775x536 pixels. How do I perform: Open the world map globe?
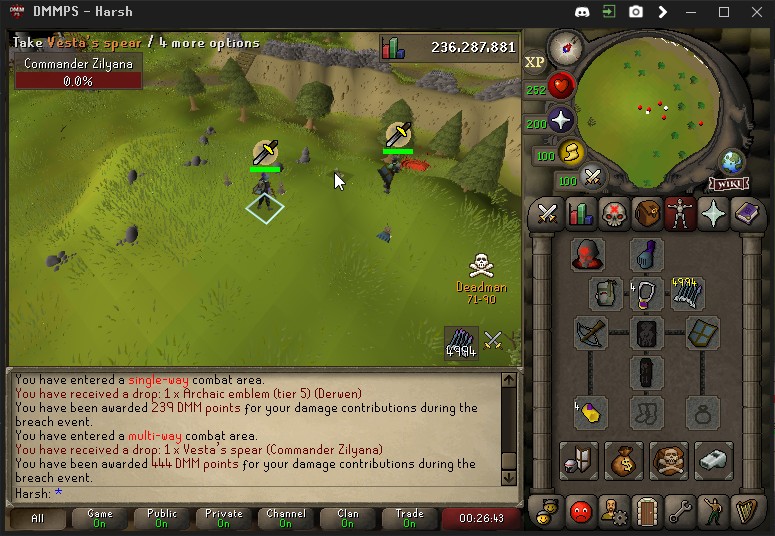click(x=731, y=162)
